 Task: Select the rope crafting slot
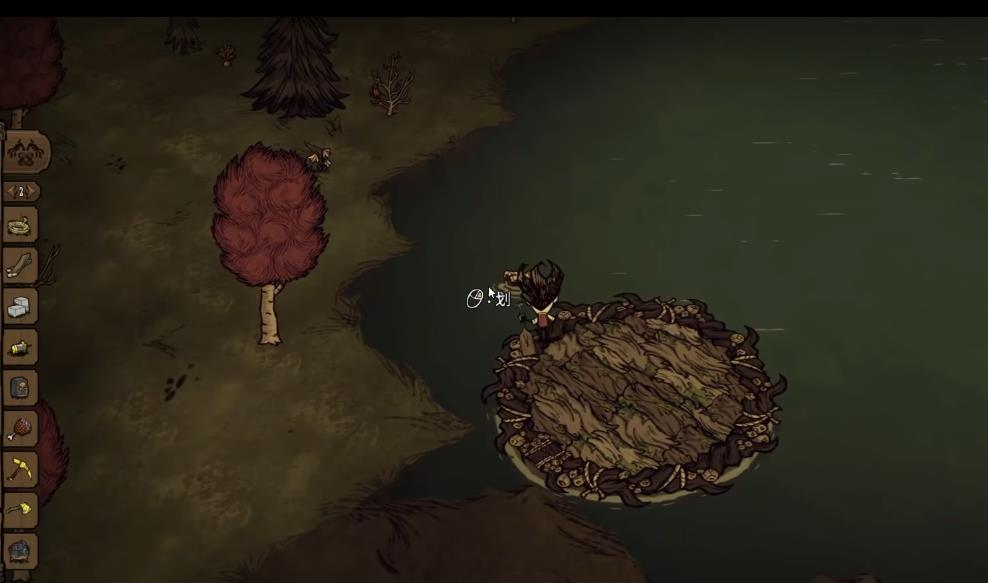pos(20,225)
